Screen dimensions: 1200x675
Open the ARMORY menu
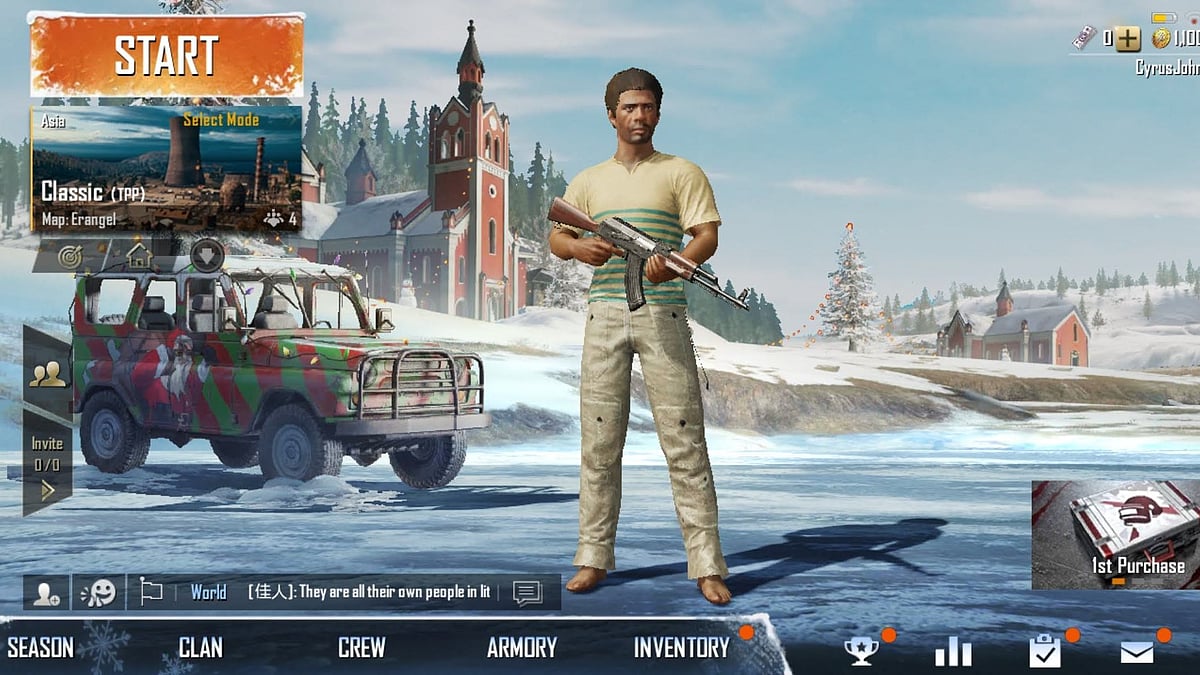click(521, 647)
